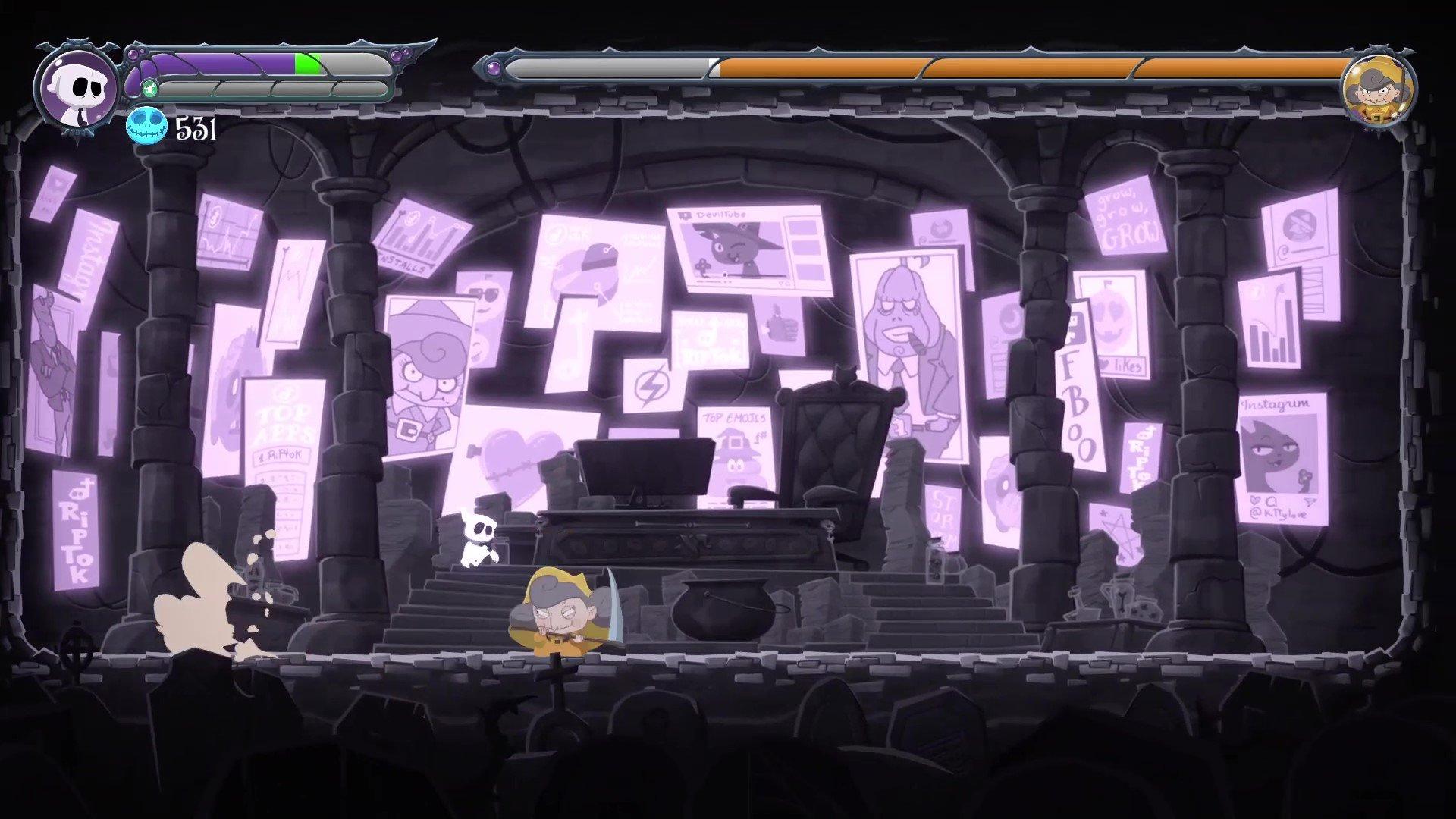This screenshot has height=819, width=1456.
Task: Click the grow, grow, GROW poster
Action: [x=1126, y=216]
